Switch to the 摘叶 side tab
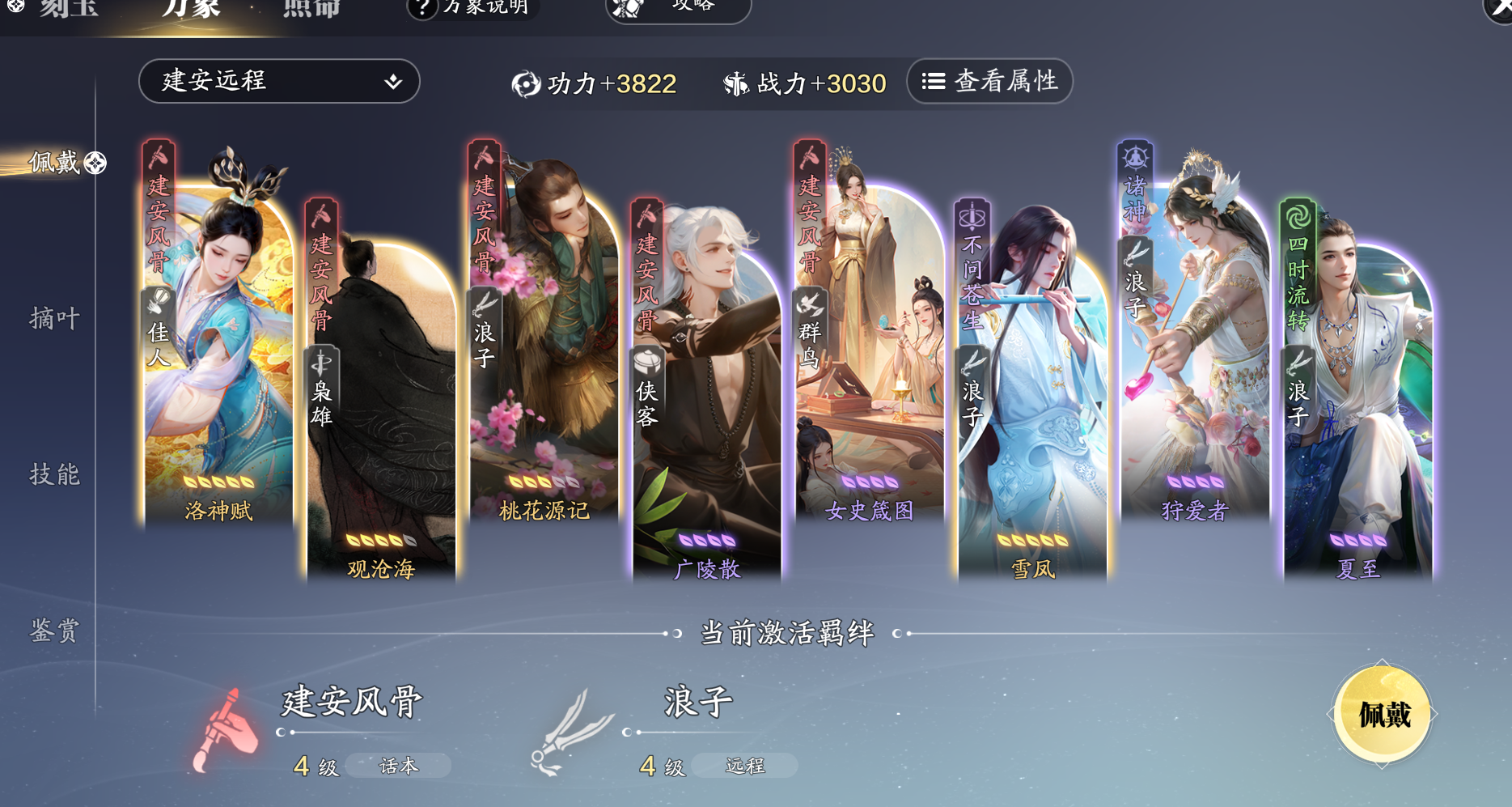1512x807 pixels. tap(55, 318)
